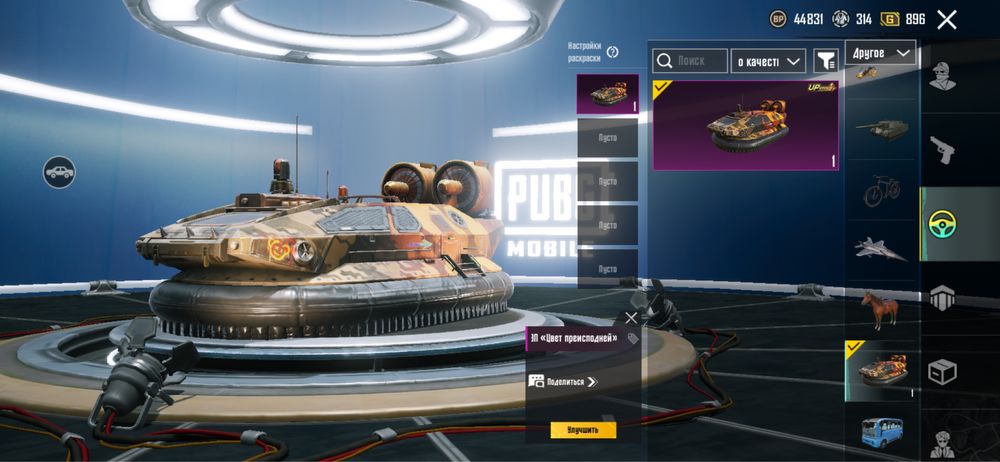The width and height of the screenshot is (1000, 462).
Task: Choose the jet fighter category
Action: click(x=881, y=248)
